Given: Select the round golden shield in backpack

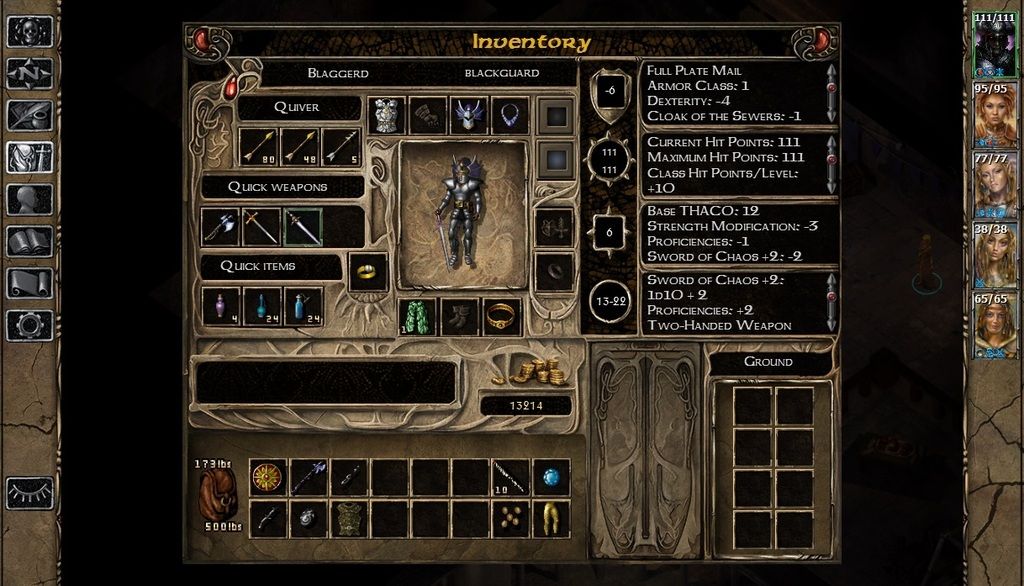Looking at the screenshot, I should click(x=267, y=478).
